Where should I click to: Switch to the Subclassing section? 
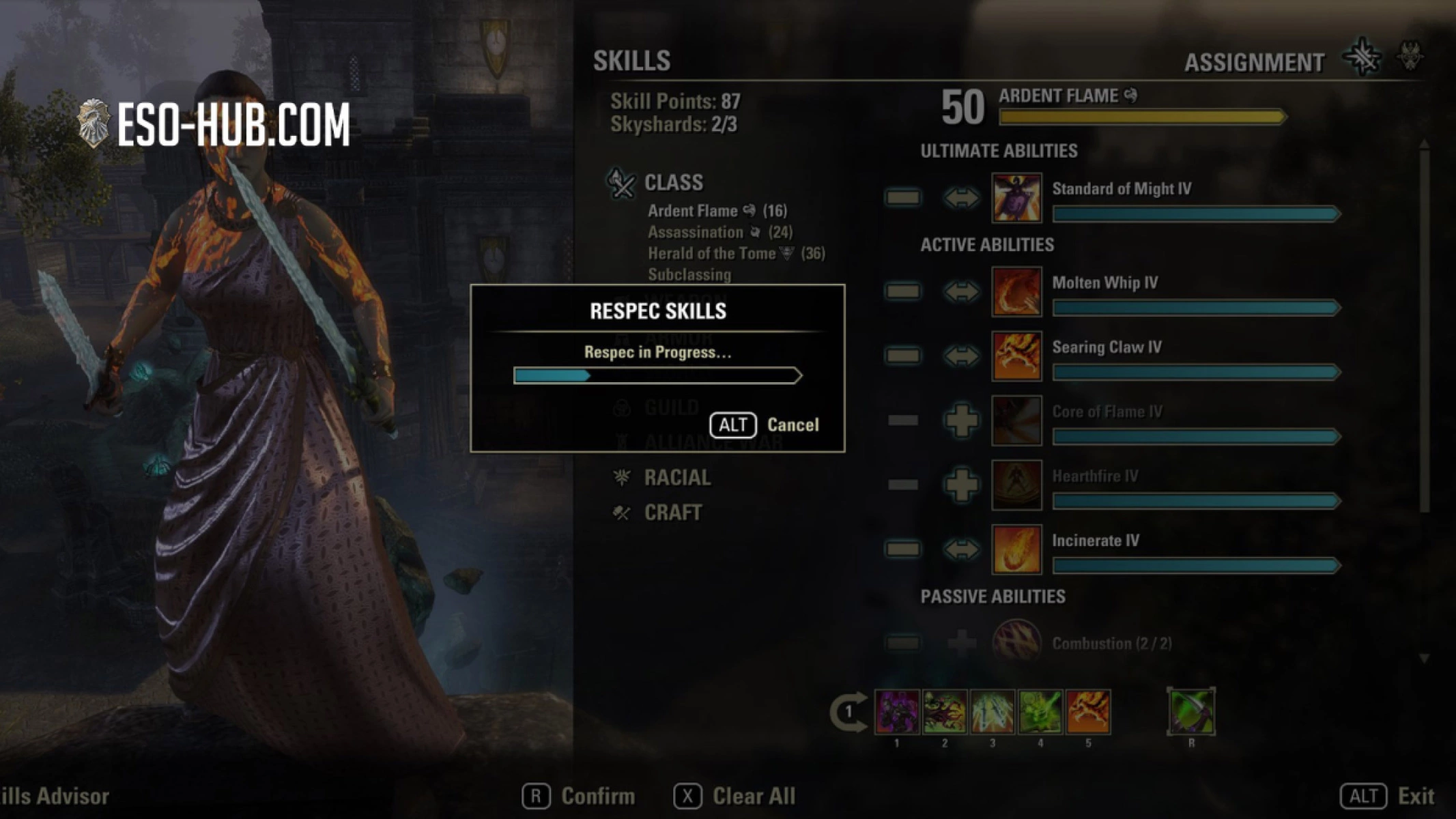point(689,275)
